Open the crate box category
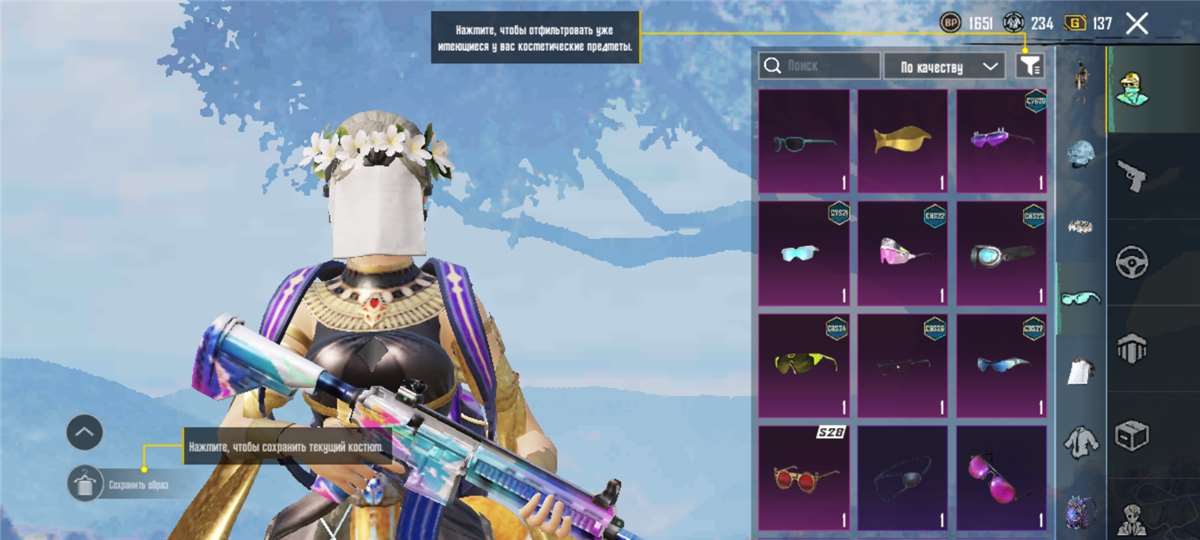 (1133, 433)
